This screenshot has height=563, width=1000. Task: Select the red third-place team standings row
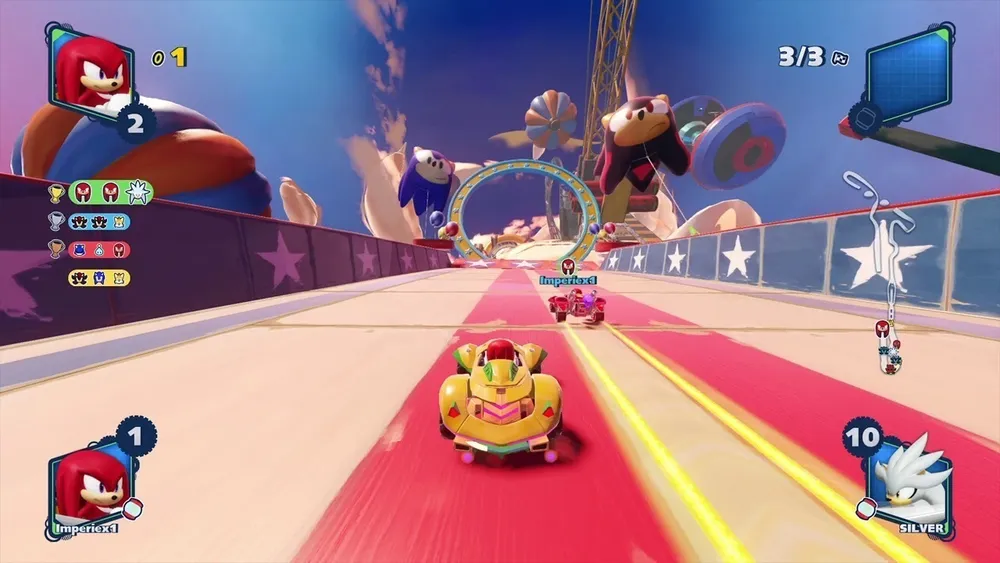99,249
